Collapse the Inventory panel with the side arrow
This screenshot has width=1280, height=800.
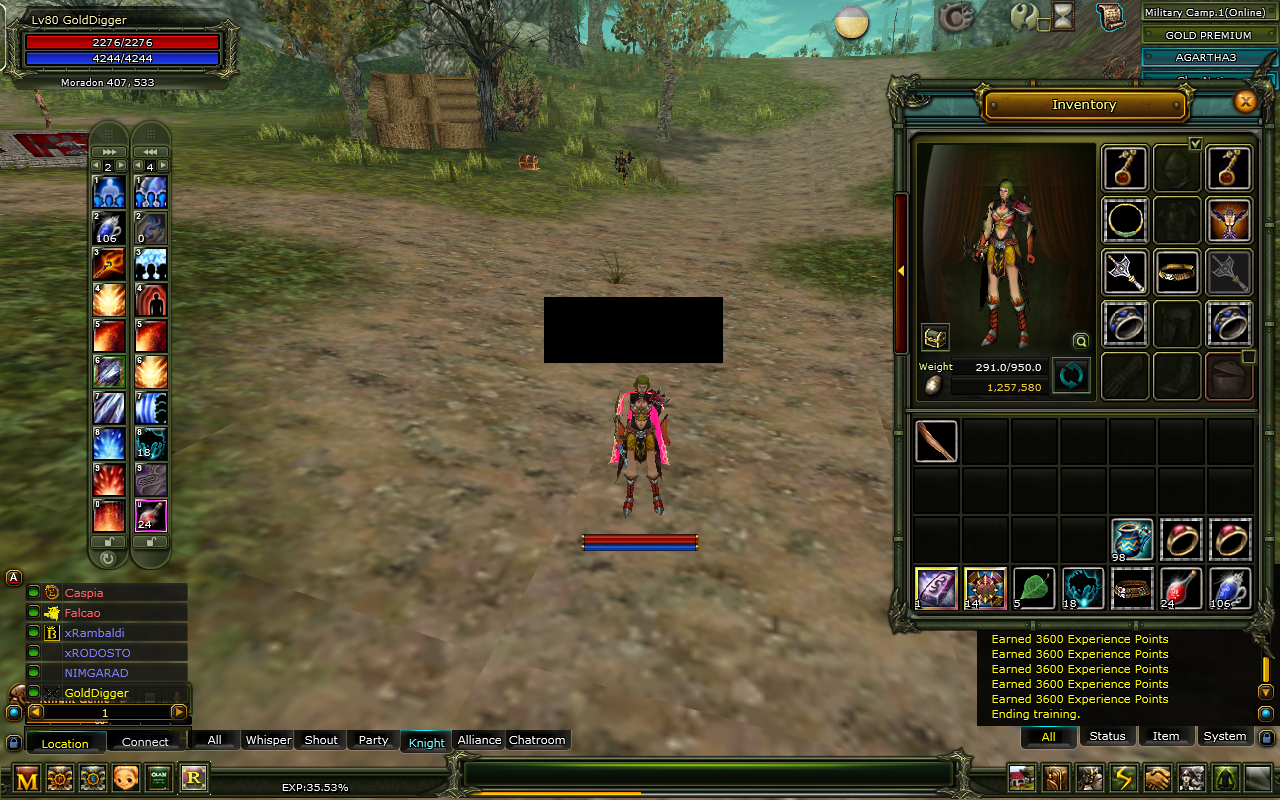[901, 269]
